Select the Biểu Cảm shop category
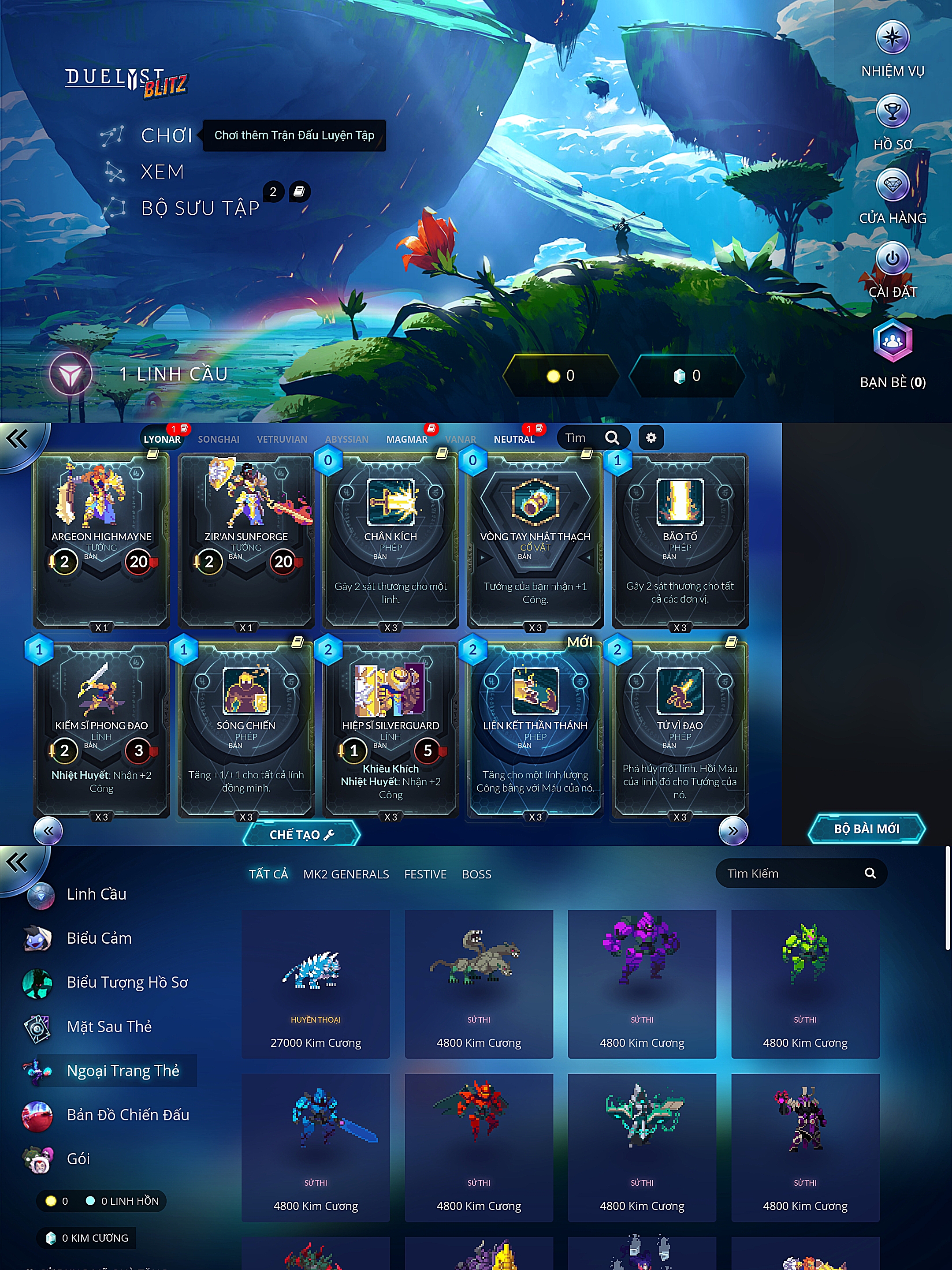 coord(99,938)
